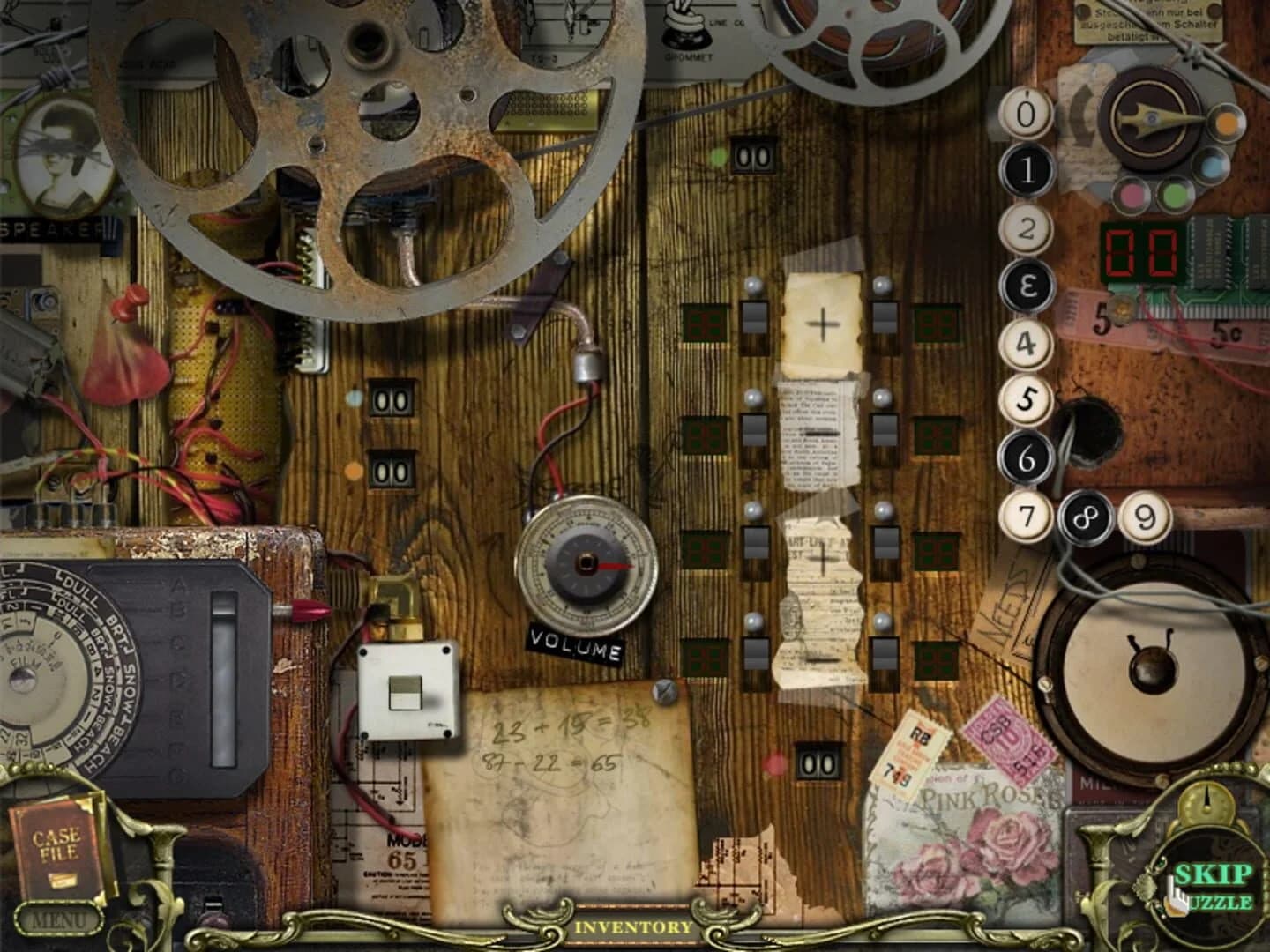The width and height of the screenshot is (1270, 952).
Task: Click the 00 counter near the equations paper
Action: click(x=817, y=762)
